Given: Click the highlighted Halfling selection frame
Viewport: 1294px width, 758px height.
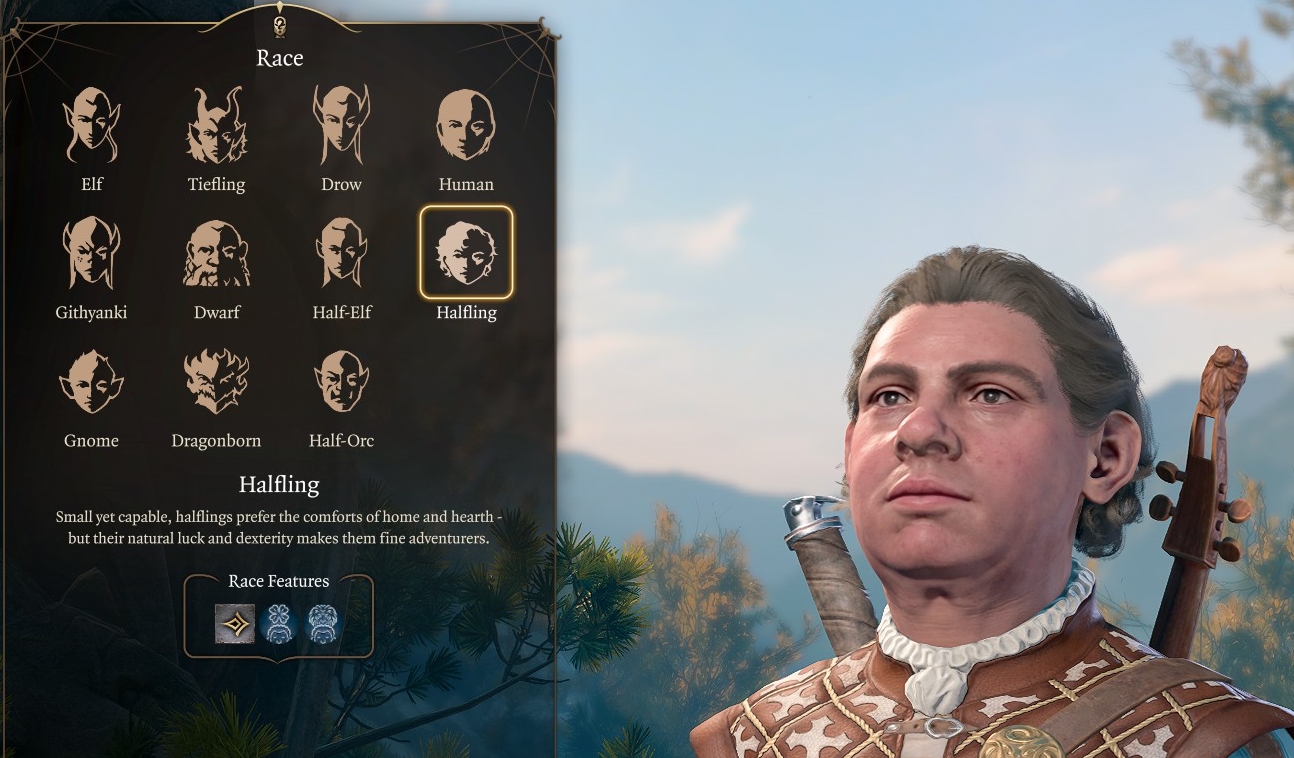Looking at the screenshot, I should [x=465, y=250].
